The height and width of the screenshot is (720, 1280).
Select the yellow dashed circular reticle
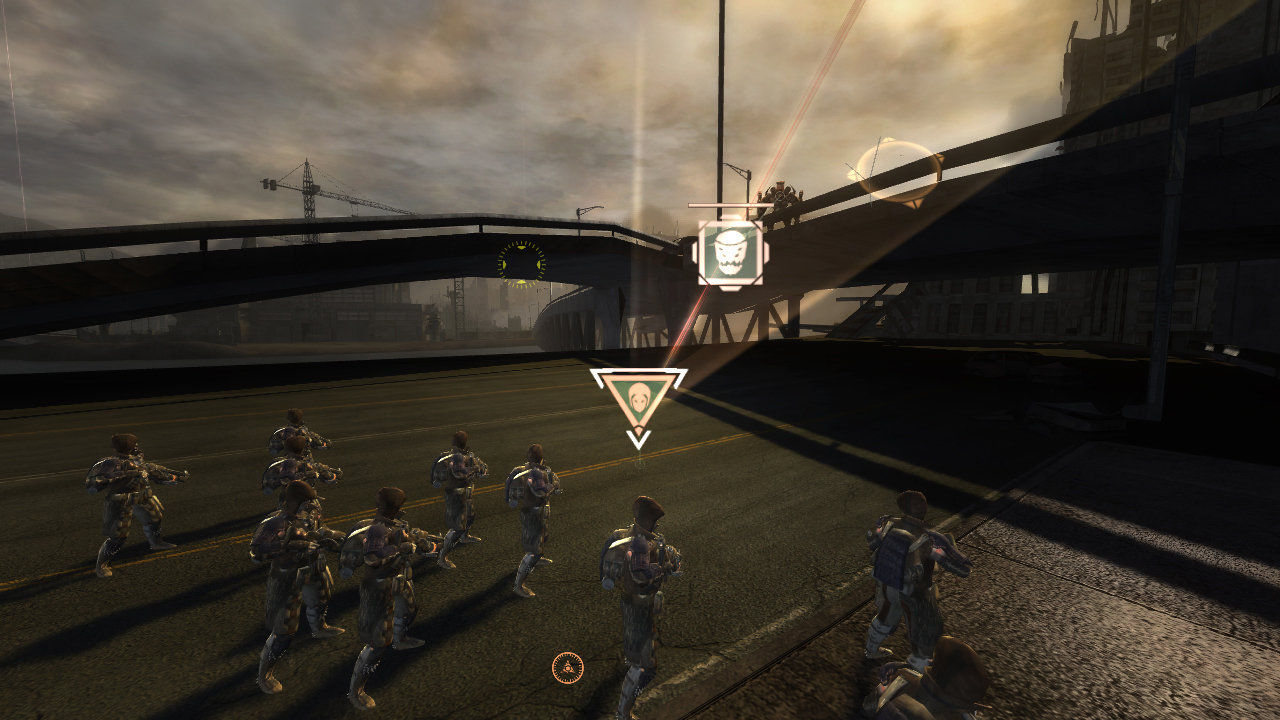pyautogui.click(x=522, y=263)
